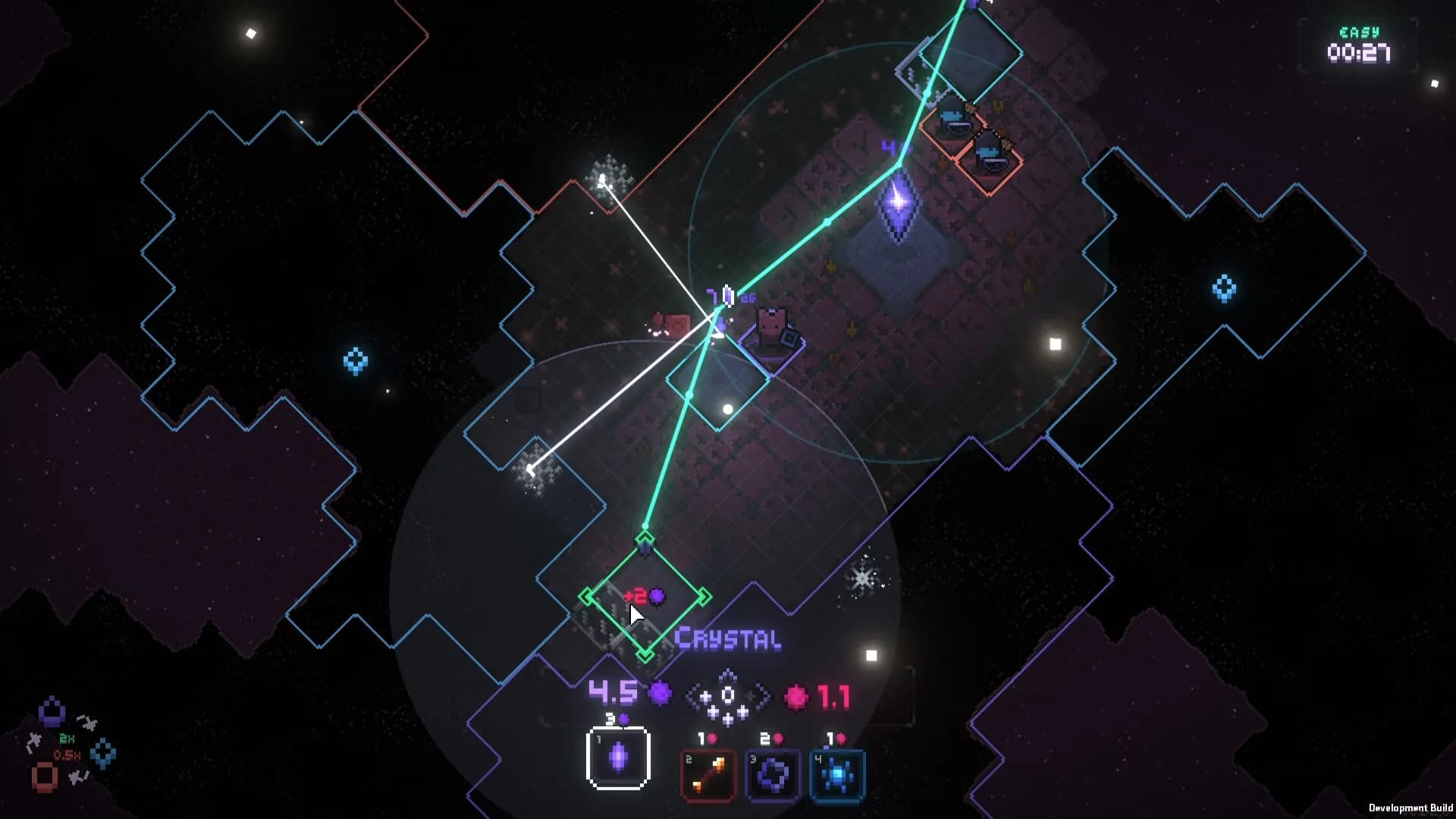
Task: Click the red ring slow-speed icon bottom-left
Action: [43, 777]
